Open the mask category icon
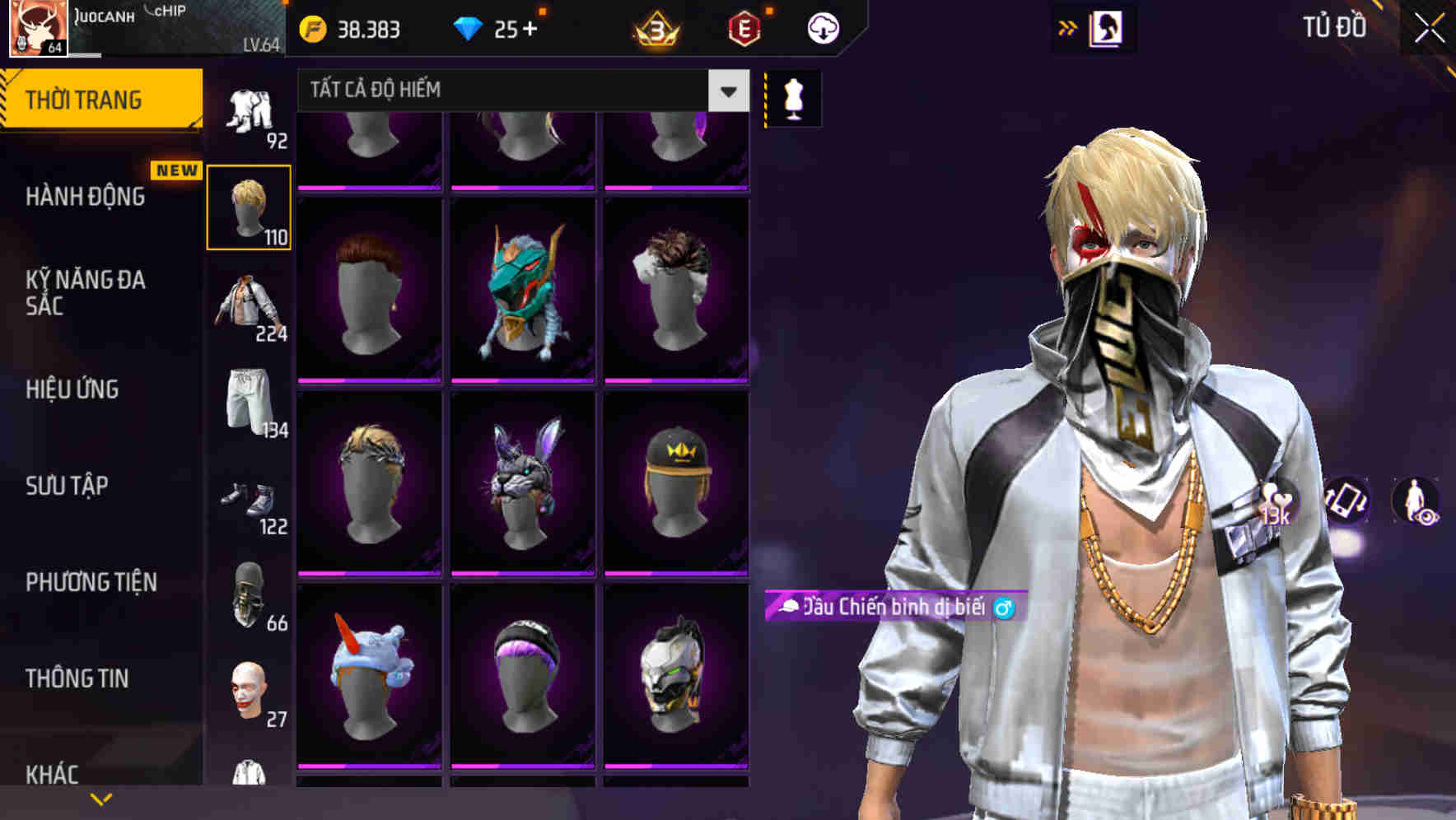1456x820 pixels. click(x=250, y=593)
